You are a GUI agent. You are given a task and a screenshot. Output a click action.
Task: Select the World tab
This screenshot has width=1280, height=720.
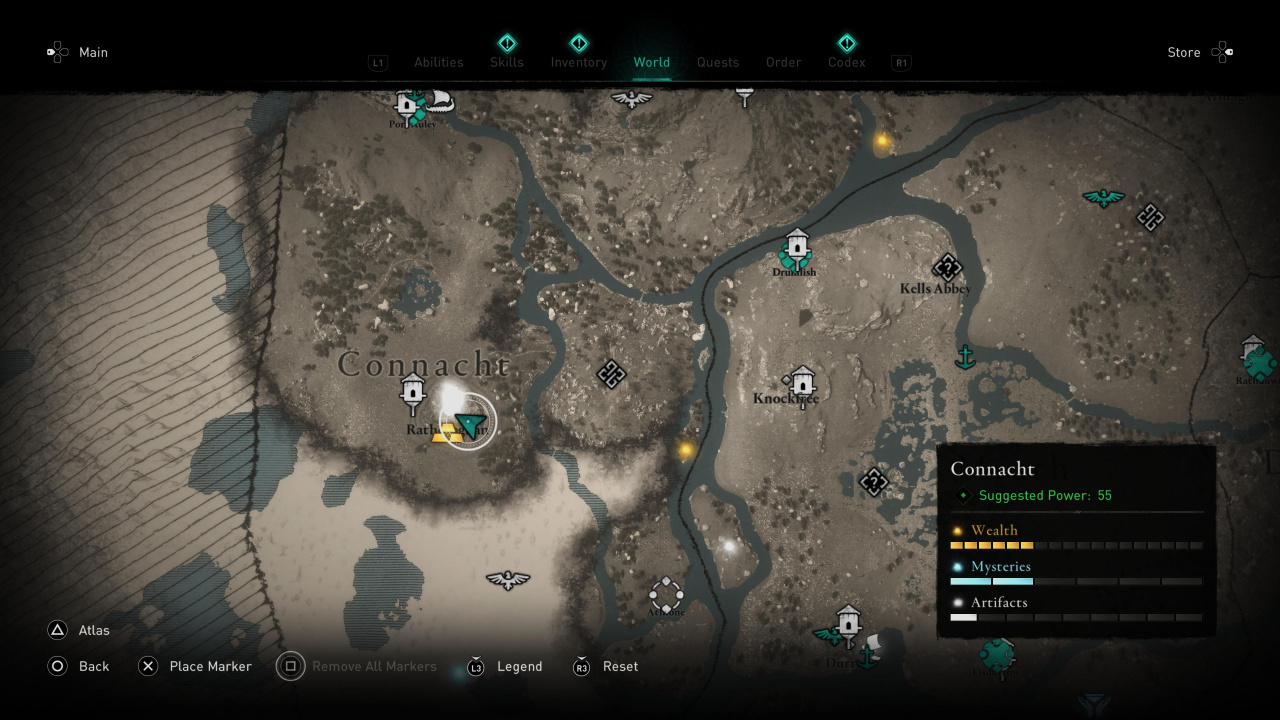pos(652,62)
